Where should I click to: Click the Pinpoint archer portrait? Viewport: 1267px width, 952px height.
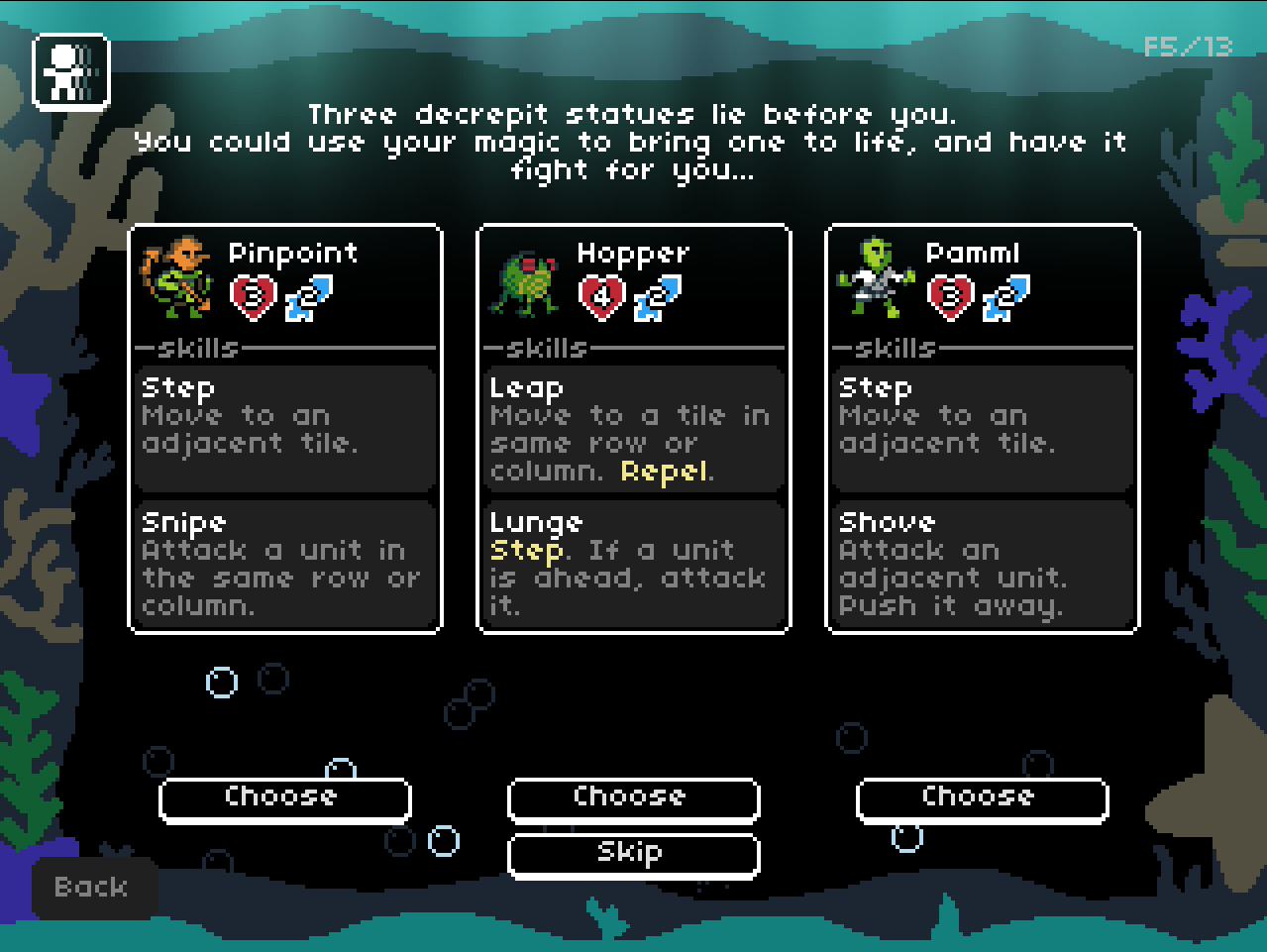coord(177,278)
